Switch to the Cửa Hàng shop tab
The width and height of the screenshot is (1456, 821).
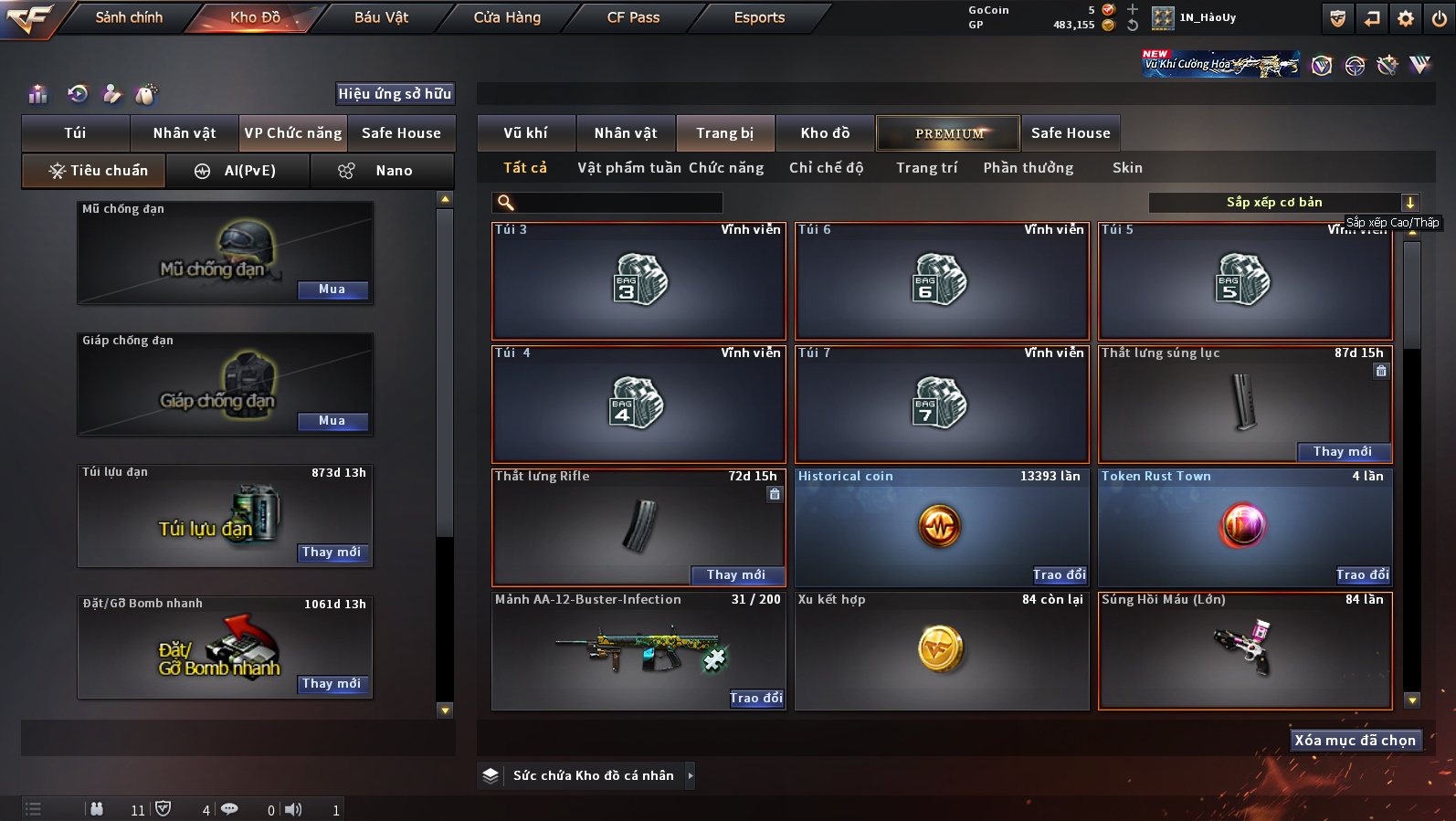[507, 17]
